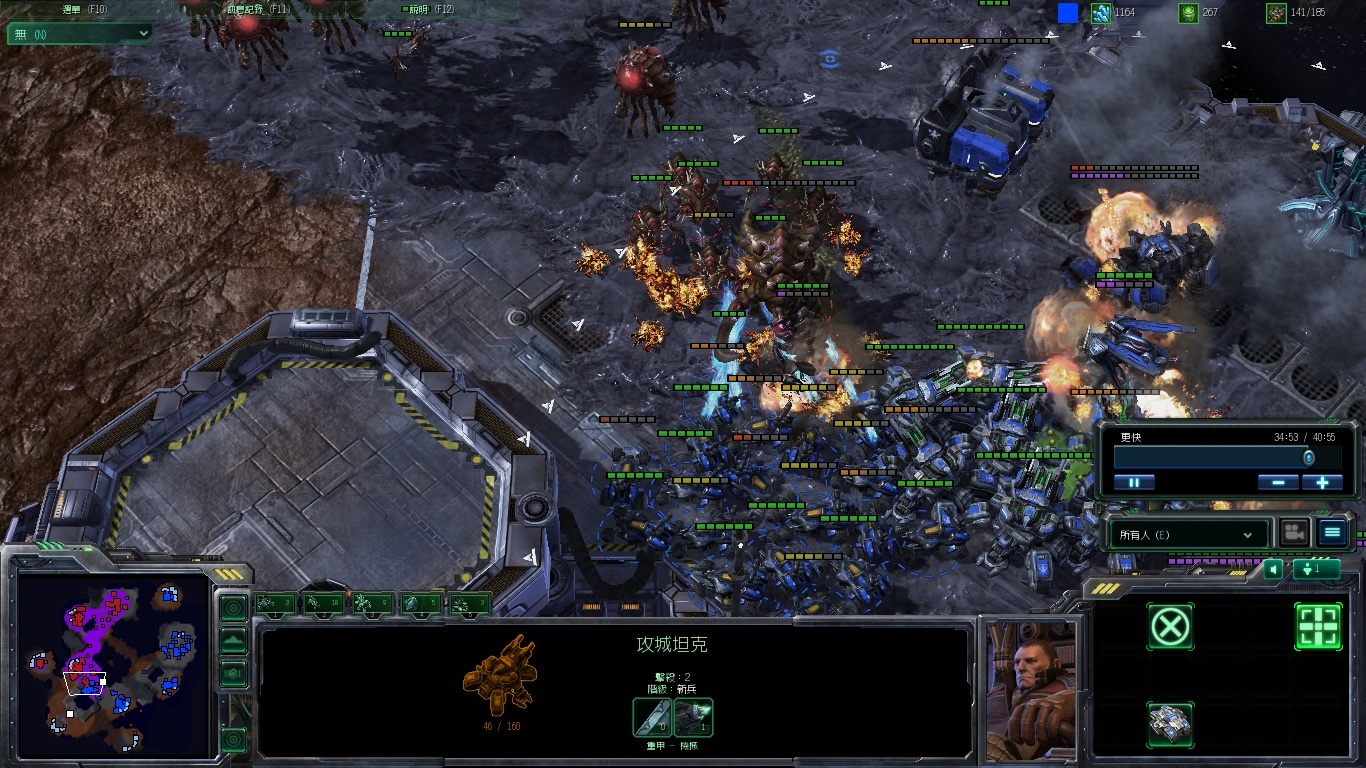The width and height of the screenshot is (1366, 768).
Task: Click the minimap terrain toggle button
Action: (233, 641)
